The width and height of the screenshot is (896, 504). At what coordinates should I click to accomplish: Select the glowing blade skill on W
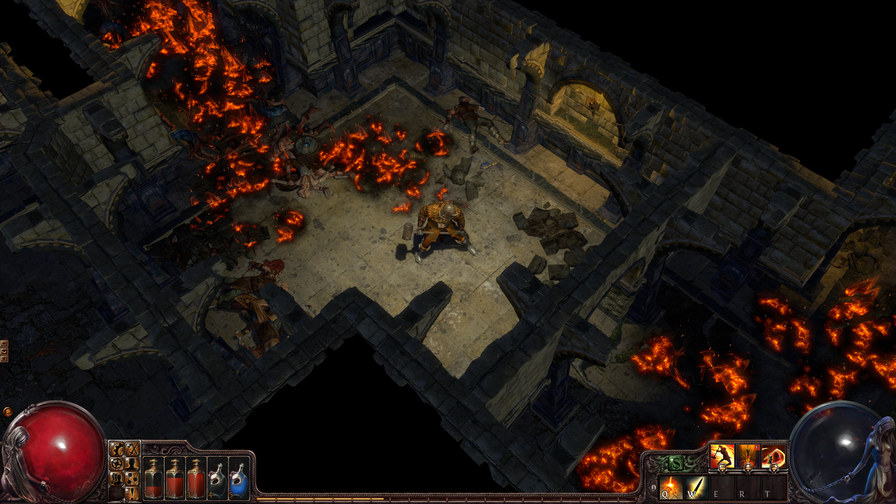tap(693, 487)
